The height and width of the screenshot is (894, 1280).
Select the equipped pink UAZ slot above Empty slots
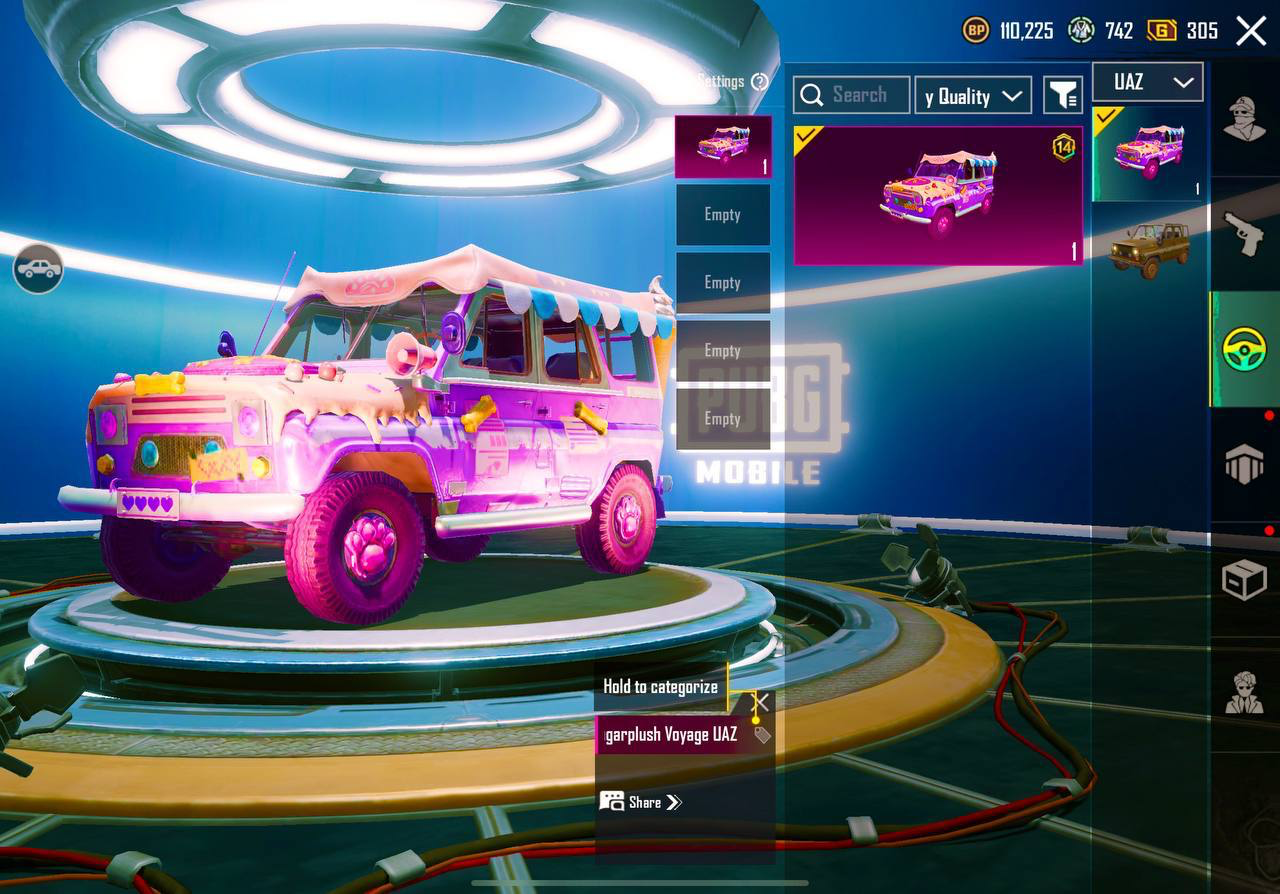[x=723, y=146]
